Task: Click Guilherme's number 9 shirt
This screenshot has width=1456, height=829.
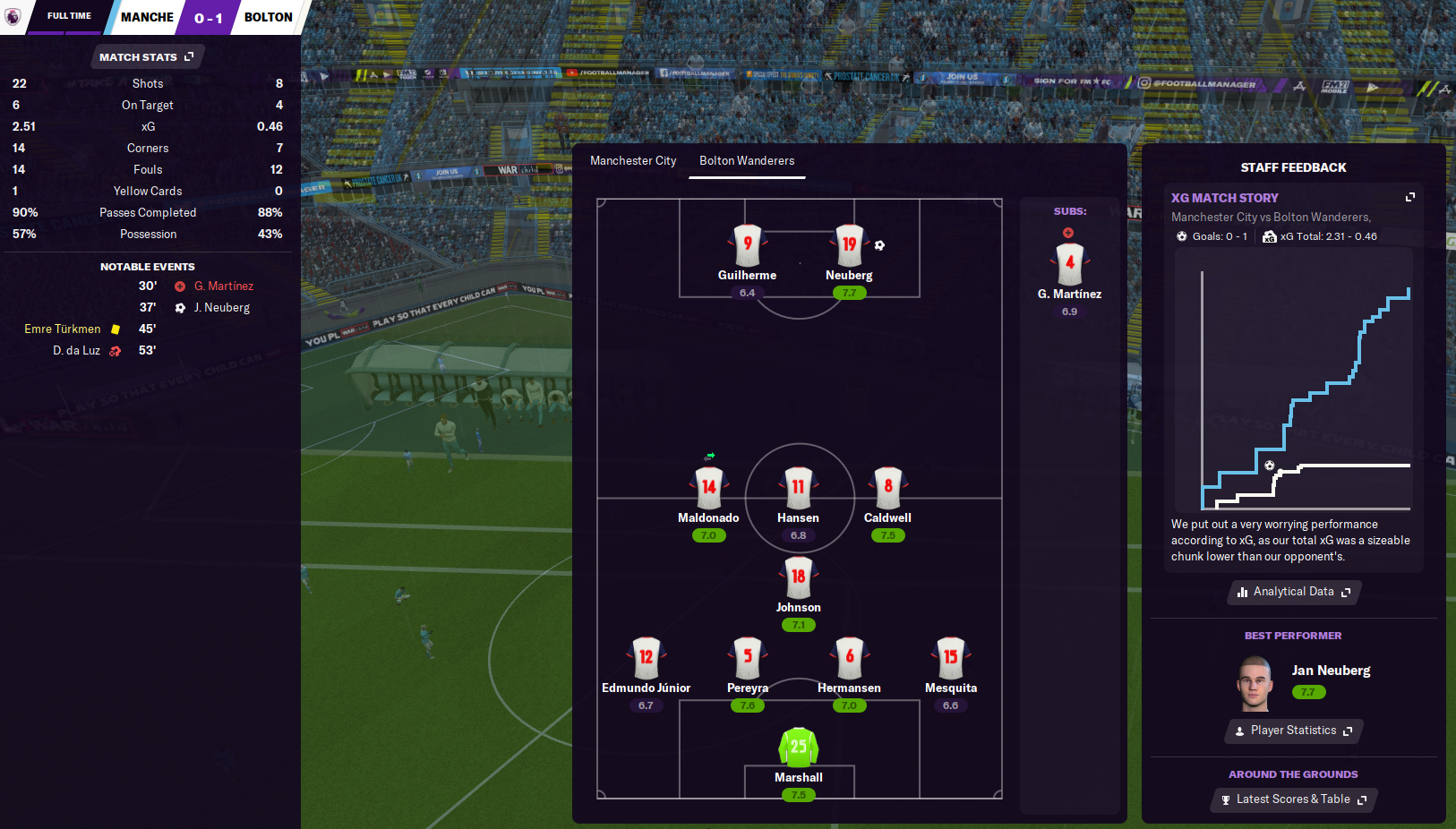Action: [747, 245]
